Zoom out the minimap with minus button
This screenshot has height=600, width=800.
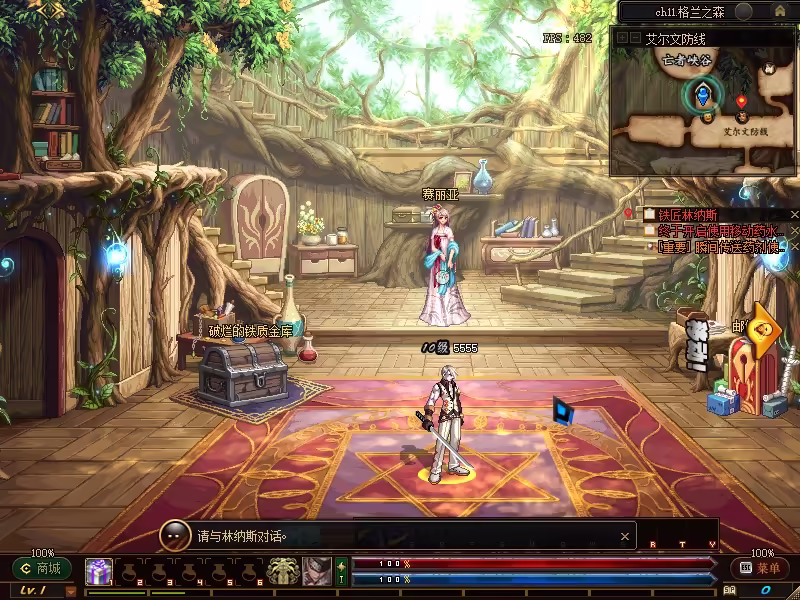tap(634, 38)
